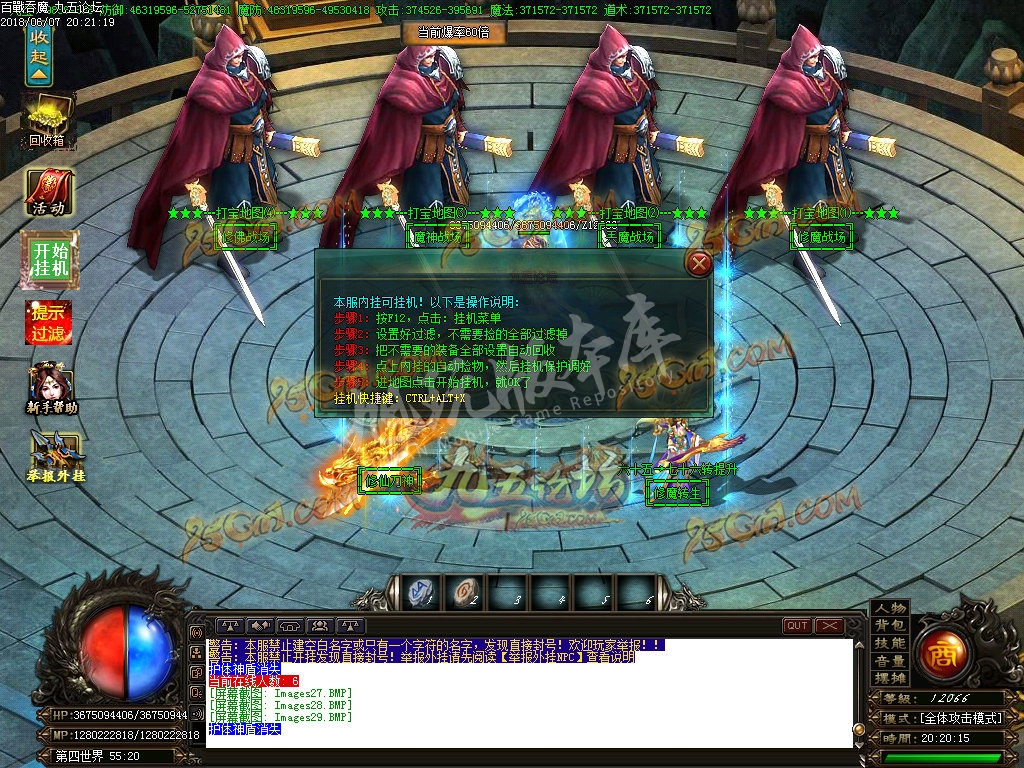Open the 提示过滤 filter settings
The width and height of the screenshot is (1024, 768).
(48, 322)
